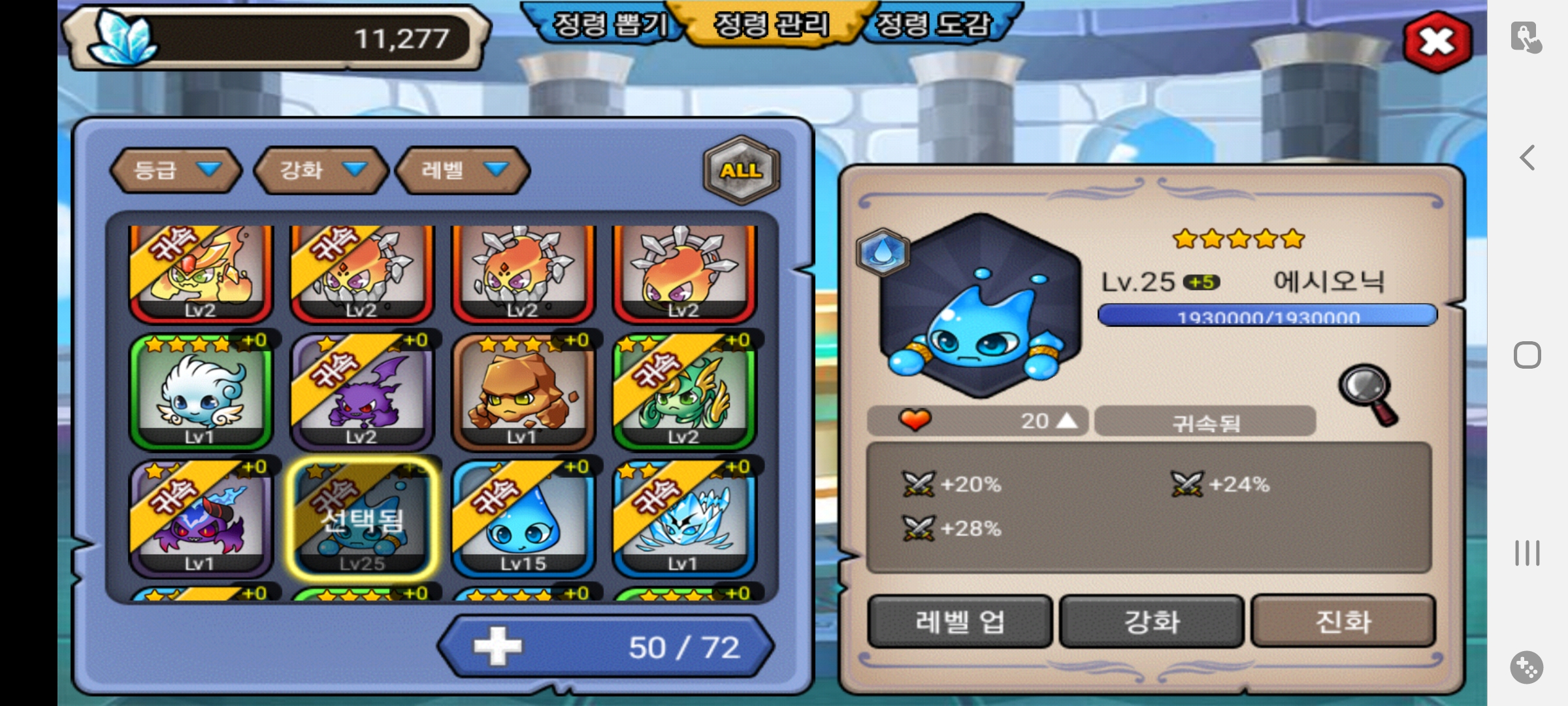The image size is (1568, 706).
Task: Close the spirit management screen
Action: [1437, 42]
